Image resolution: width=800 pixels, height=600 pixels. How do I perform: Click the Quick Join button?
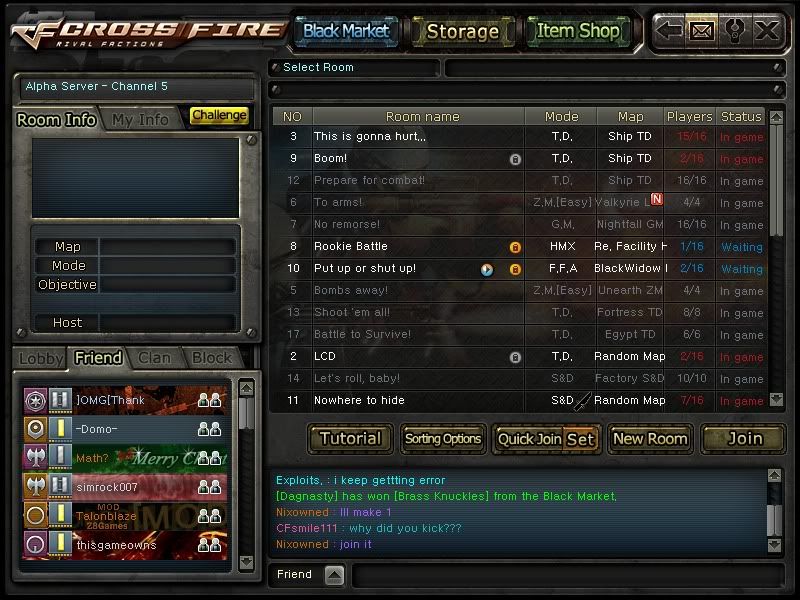529,439
